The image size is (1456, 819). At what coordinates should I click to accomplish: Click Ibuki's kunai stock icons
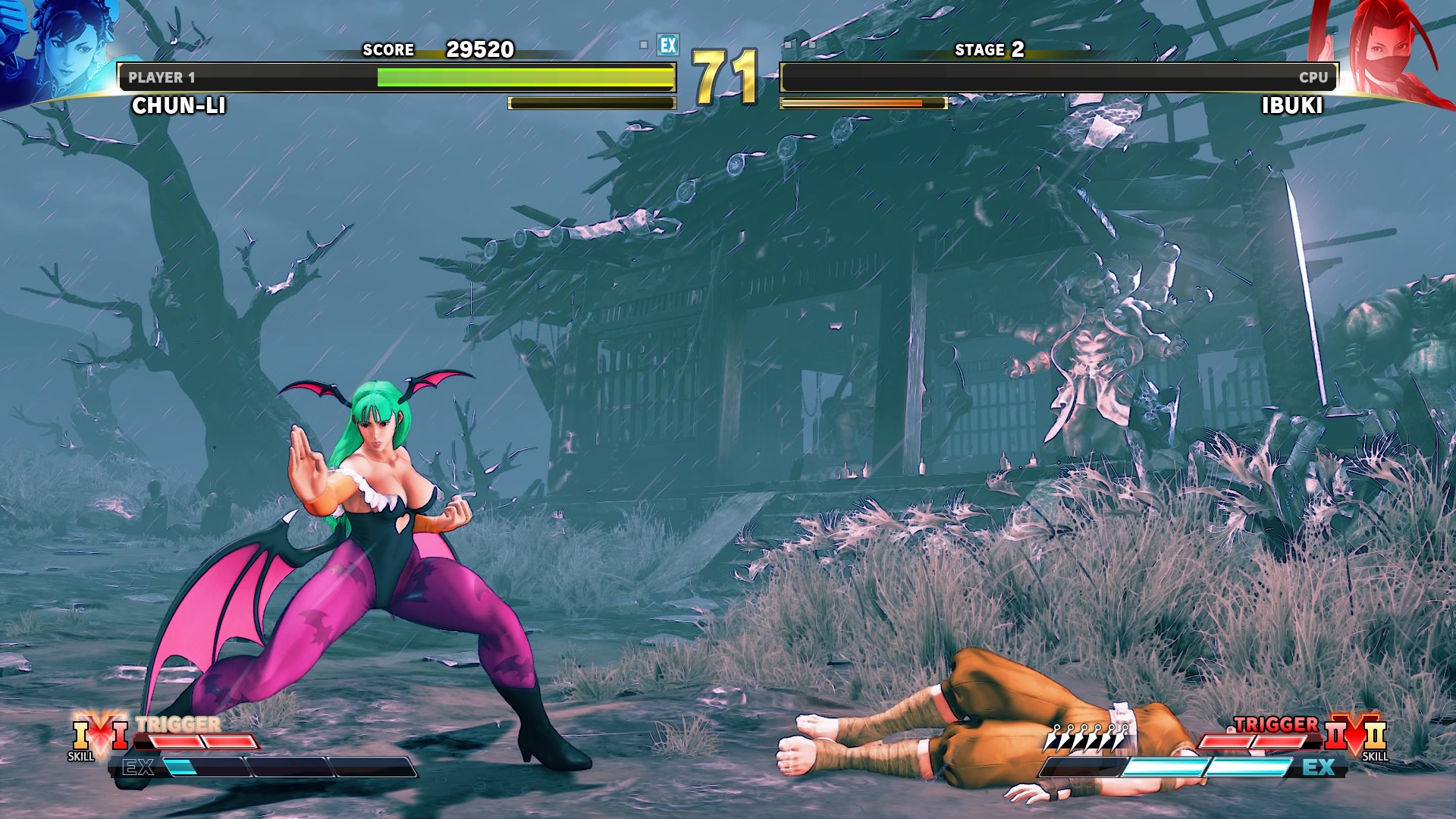1087,736
